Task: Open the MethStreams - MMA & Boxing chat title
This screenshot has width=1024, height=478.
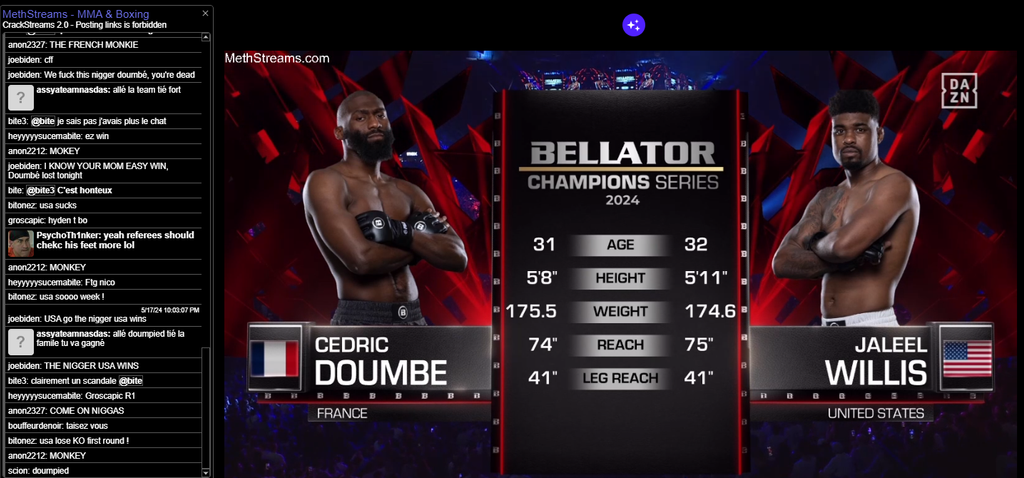Action: coord(69,13)
